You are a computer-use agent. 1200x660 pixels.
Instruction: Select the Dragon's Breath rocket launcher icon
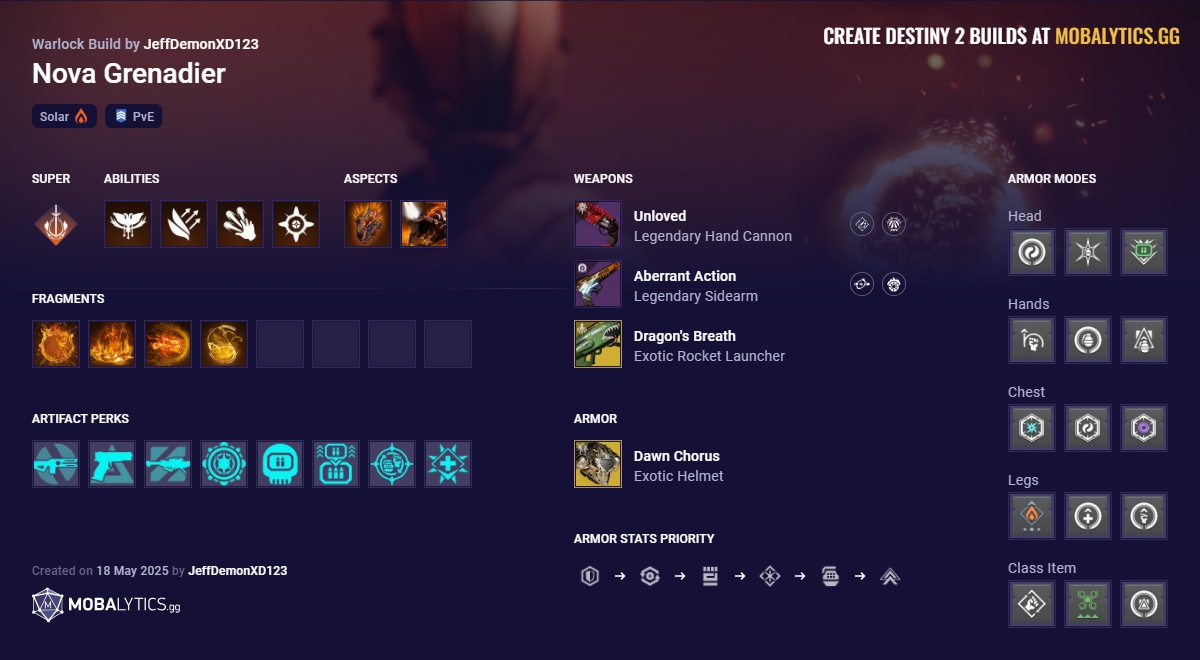pyautogui.click(x=598, y=344)
